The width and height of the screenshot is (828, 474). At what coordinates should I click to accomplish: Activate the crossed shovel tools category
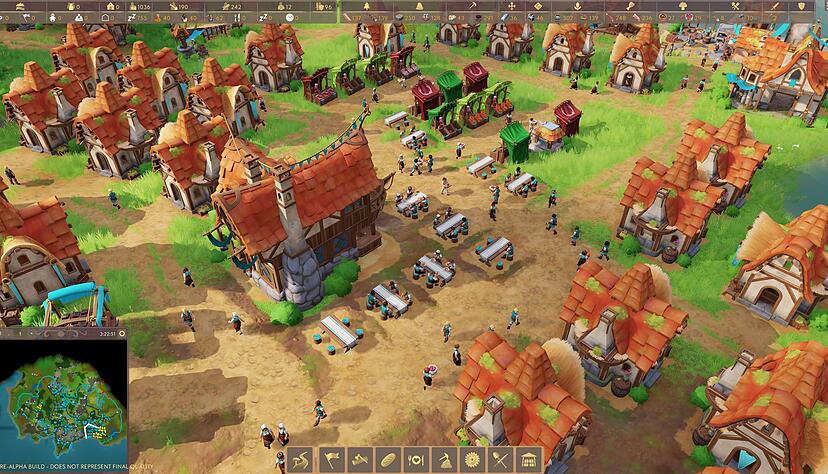(x=499, y=460)
